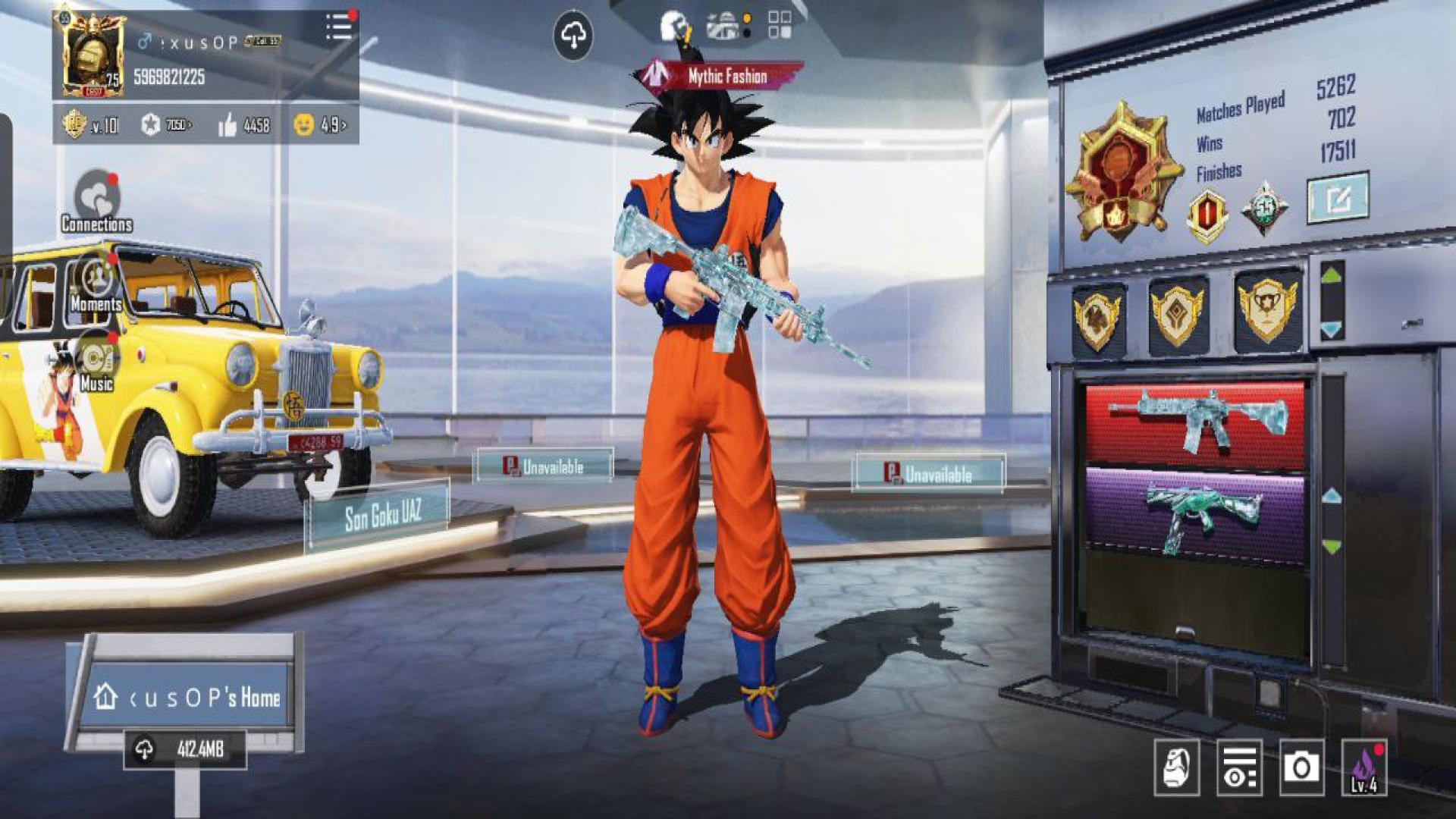Select the SMG skin on purple panel
This screenshot has width=1456, height=819.
click(1195, 516)
